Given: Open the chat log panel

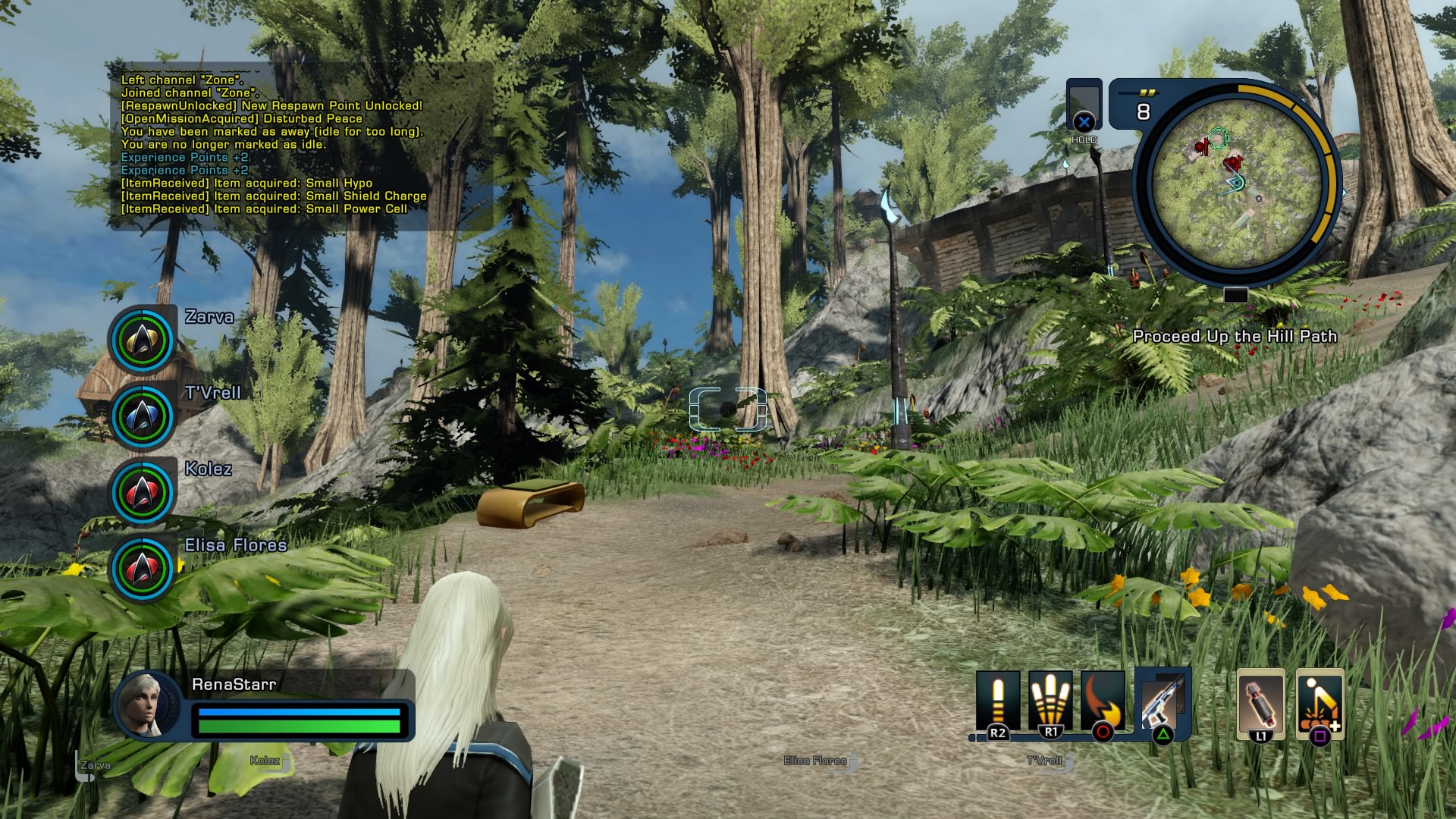Looking at the screenshot, I should (301, 145).
